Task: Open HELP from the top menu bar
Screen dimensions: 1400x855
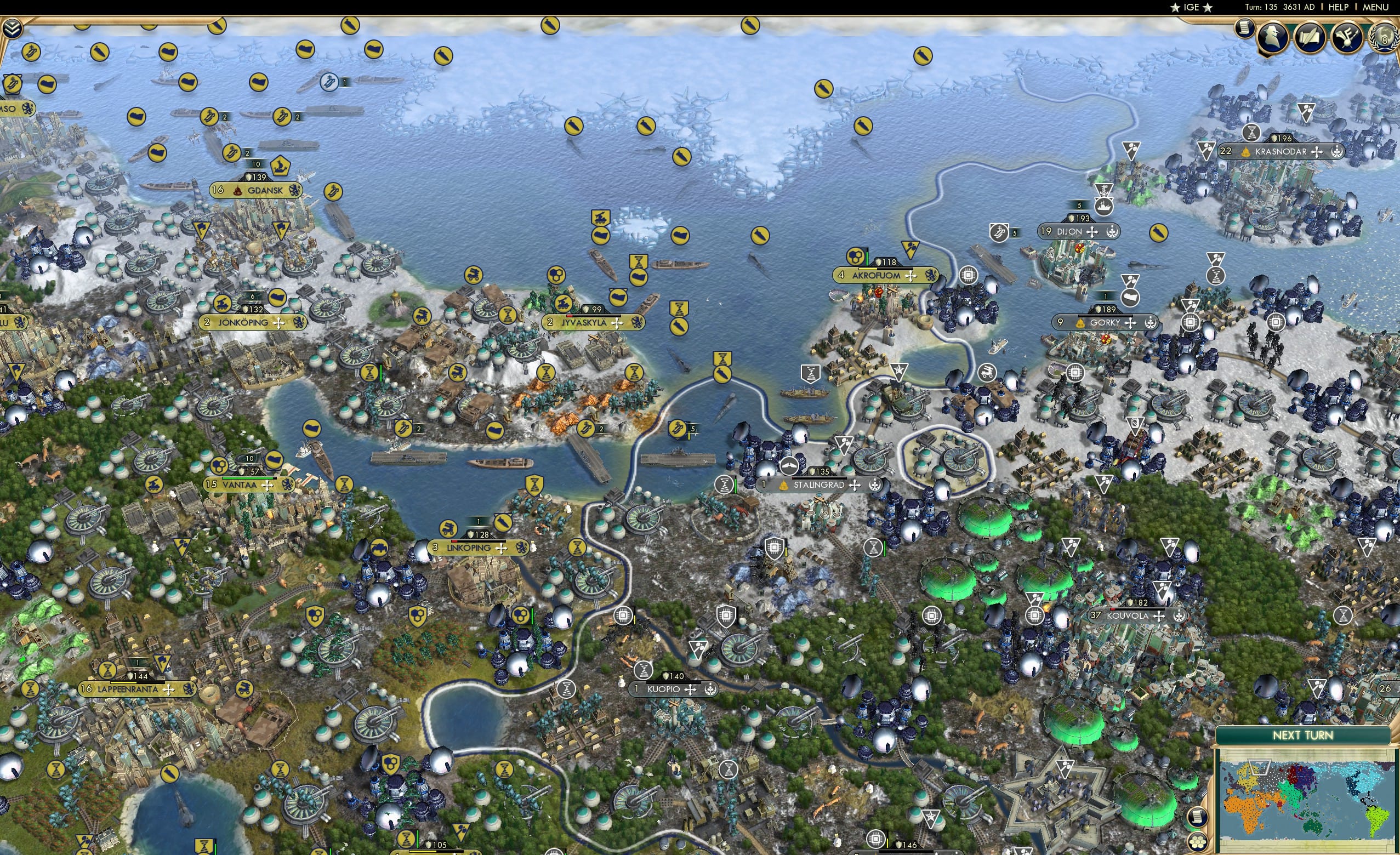Action: point(1339,7)
